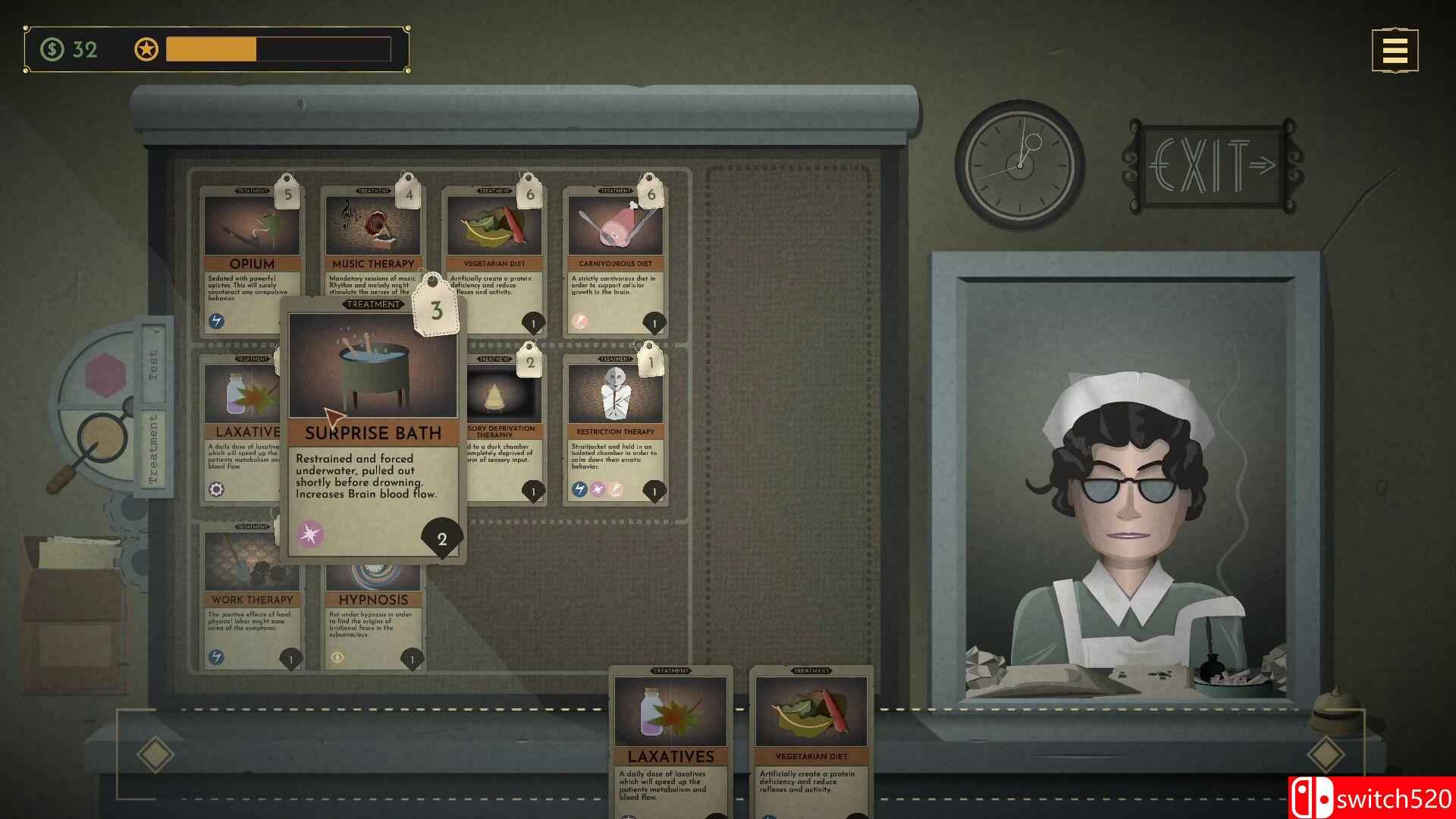Expand the Laxatives card in your hand

coord(670,736)
